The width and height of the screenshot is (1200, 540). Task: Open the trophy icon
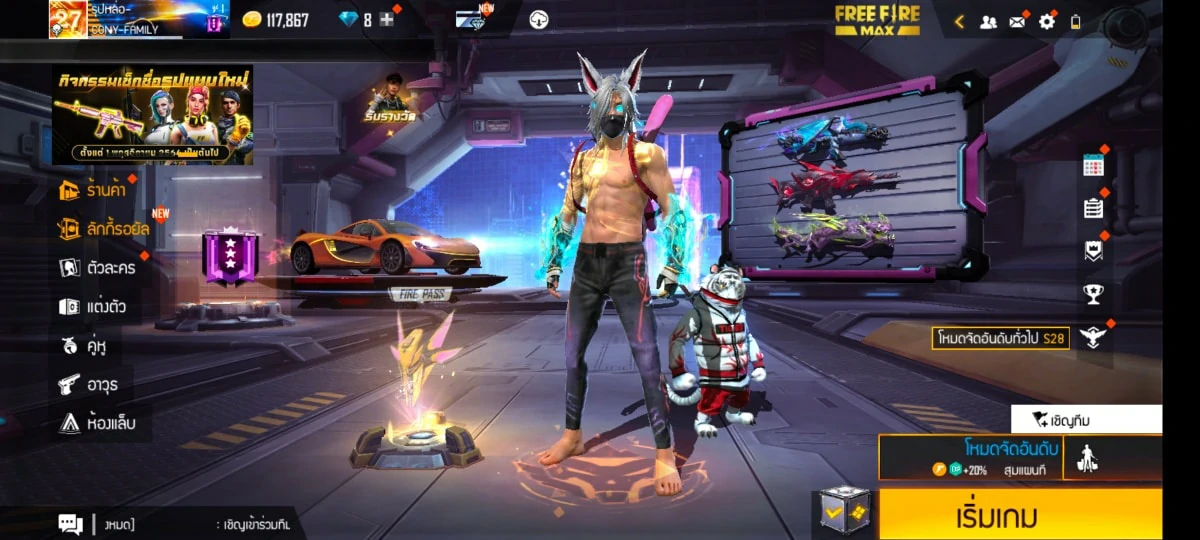(x=1093, y=294)
